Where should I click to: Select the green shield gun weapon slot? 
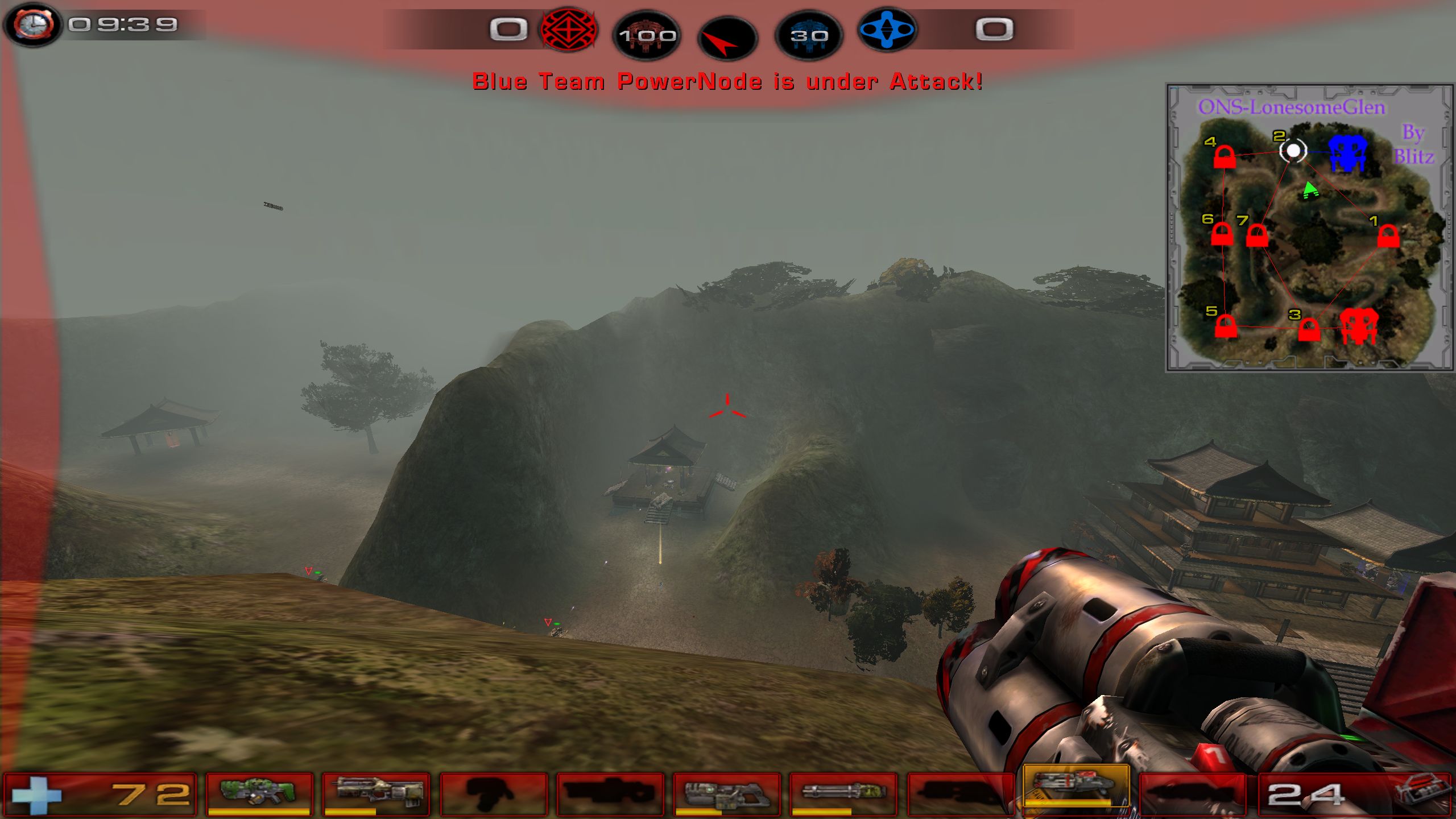(x=259, y=793)
